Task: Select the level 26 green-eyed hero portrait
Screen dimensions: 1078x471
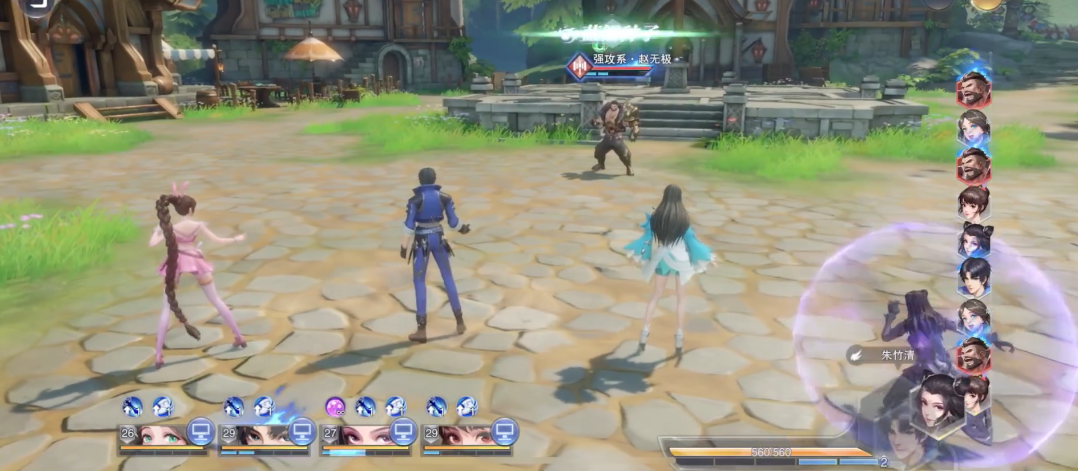Action: [158, 435]
